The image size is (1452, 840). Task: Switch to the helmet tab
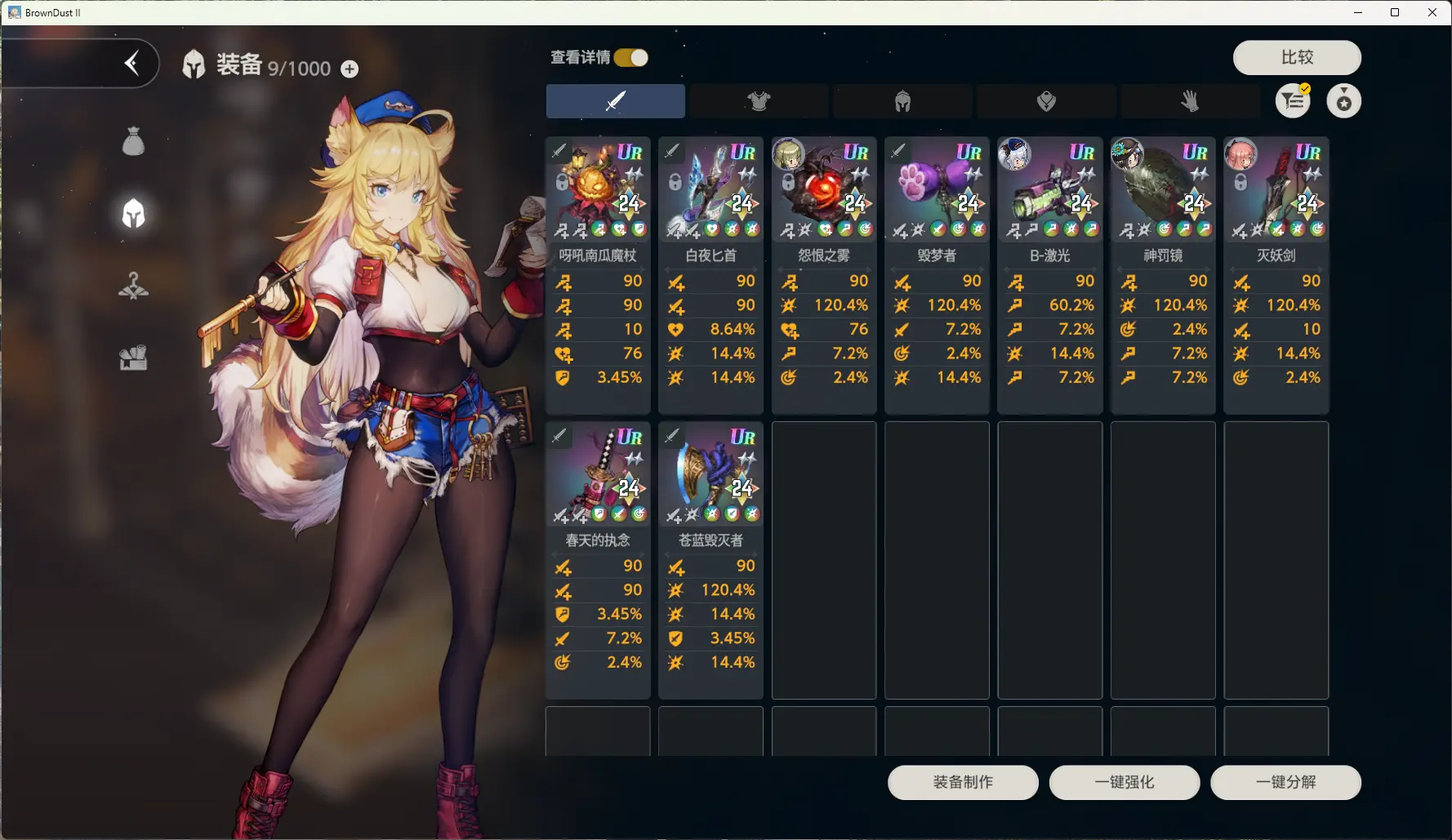coord(902,101)
